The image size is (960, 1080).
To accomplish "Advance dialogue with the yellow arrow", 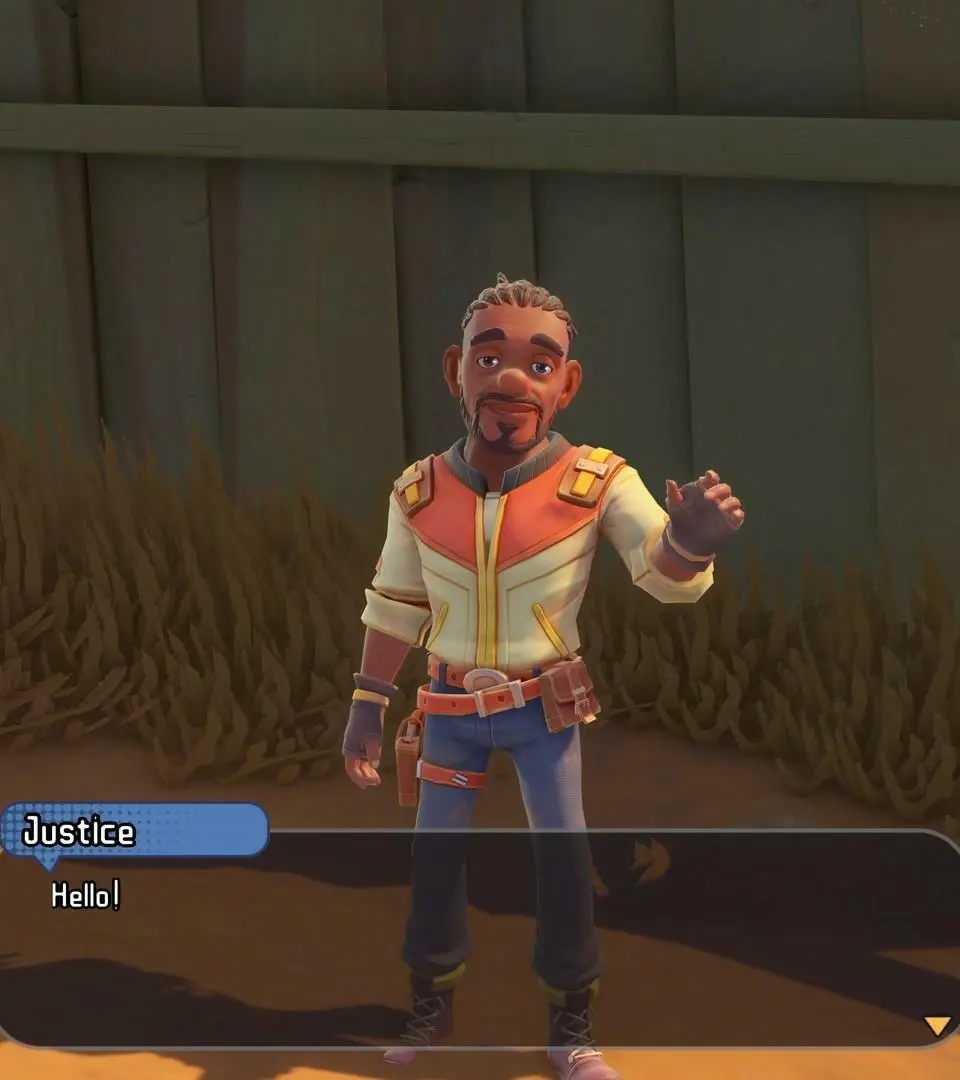I will pos(936,1025).
